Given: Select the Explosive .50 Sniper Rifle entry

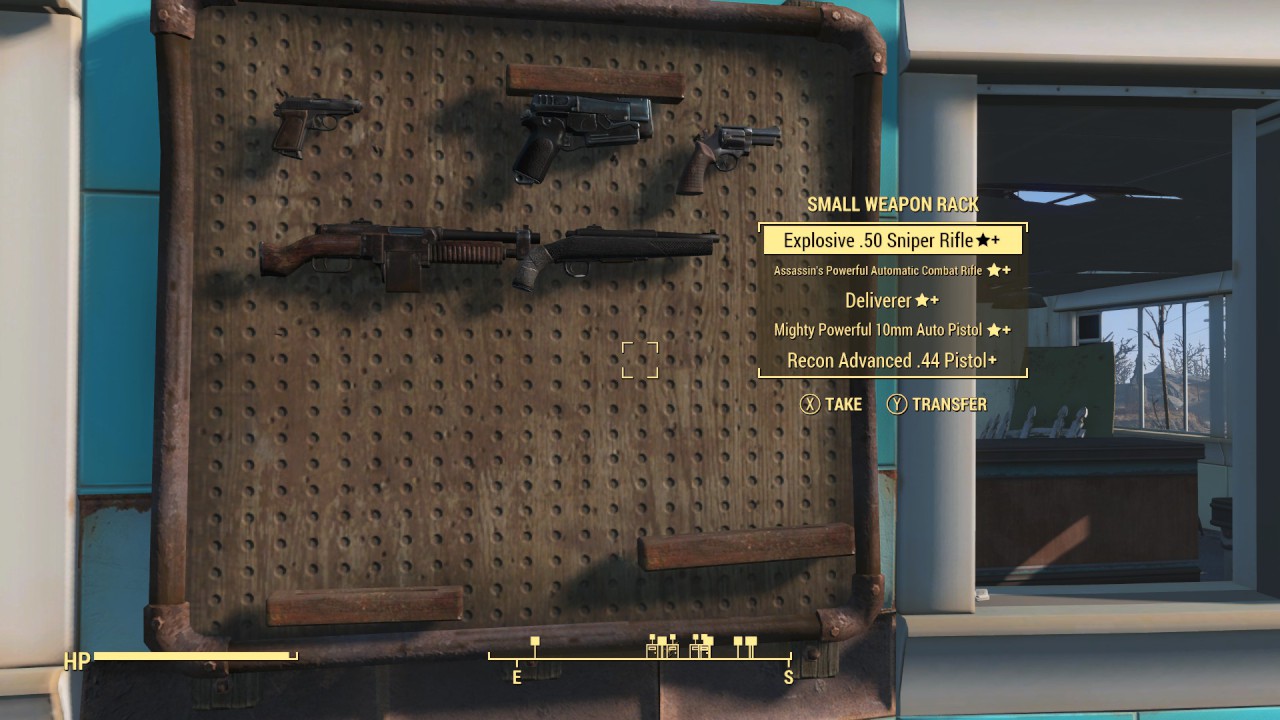Looking at the screenshot, I should pos(893,240).
